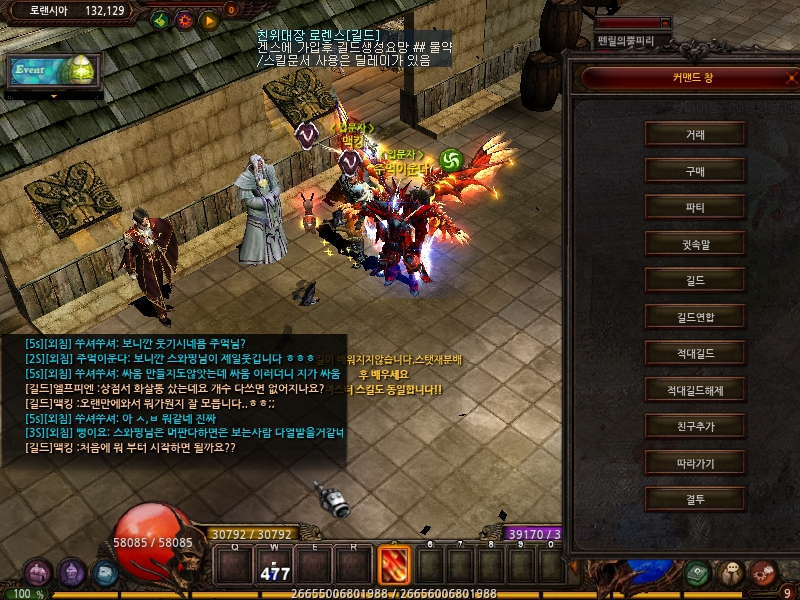Select the 적대길드해제 (Cancel Hostility) button
800x600 pixels.
click(x=695, y=390)
